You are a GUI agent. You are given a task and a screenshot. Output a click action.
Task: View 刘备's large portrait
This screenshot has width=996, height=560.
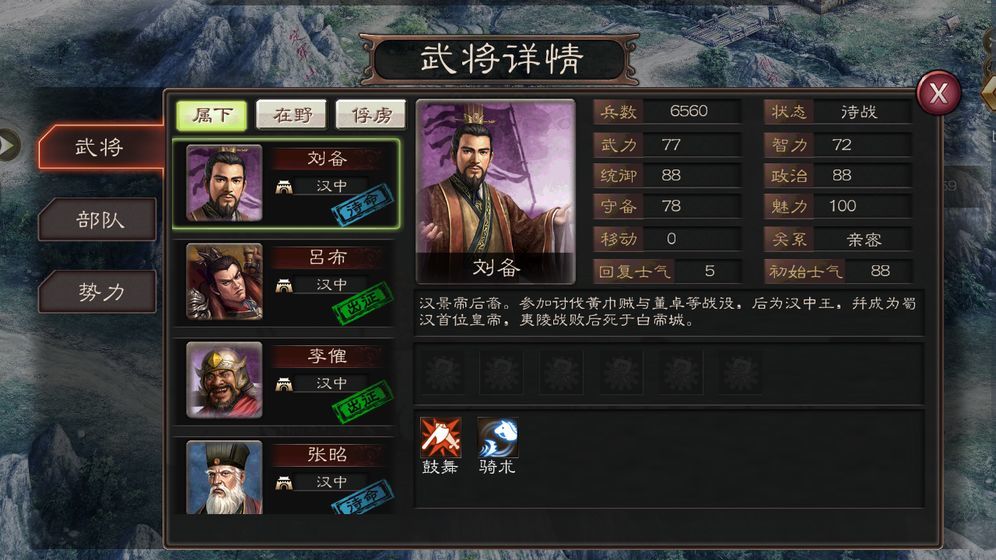pos(495,190)
